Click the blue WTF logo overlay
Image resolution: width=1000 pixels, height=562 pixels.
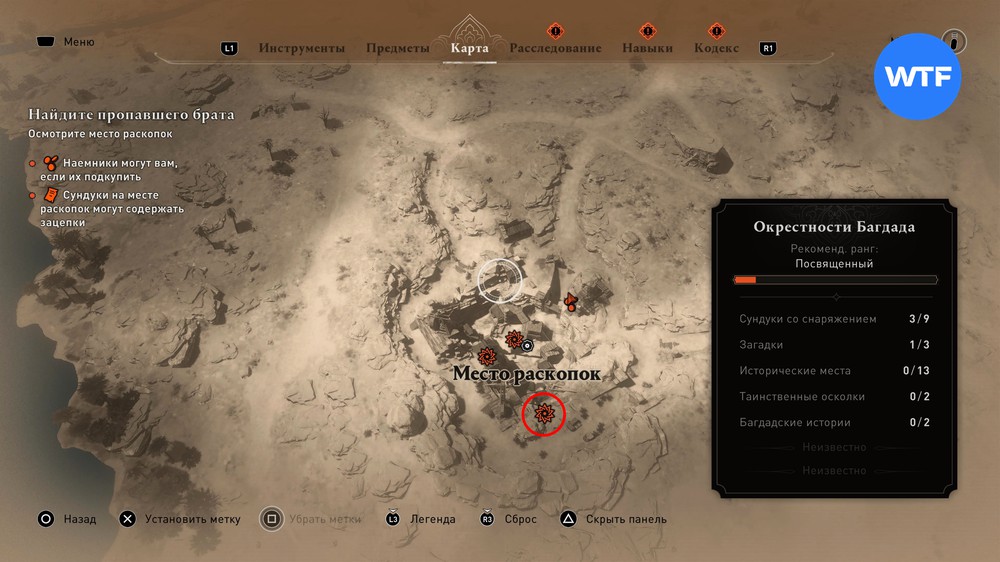[x=917, y=77]
